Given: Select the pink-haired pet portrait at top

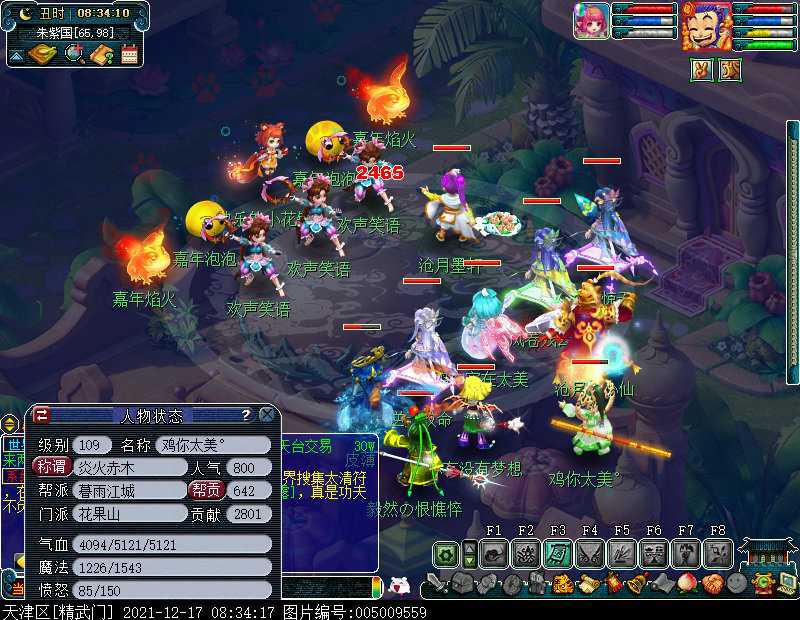Looking at the screenshot, I should pos(591,21).
